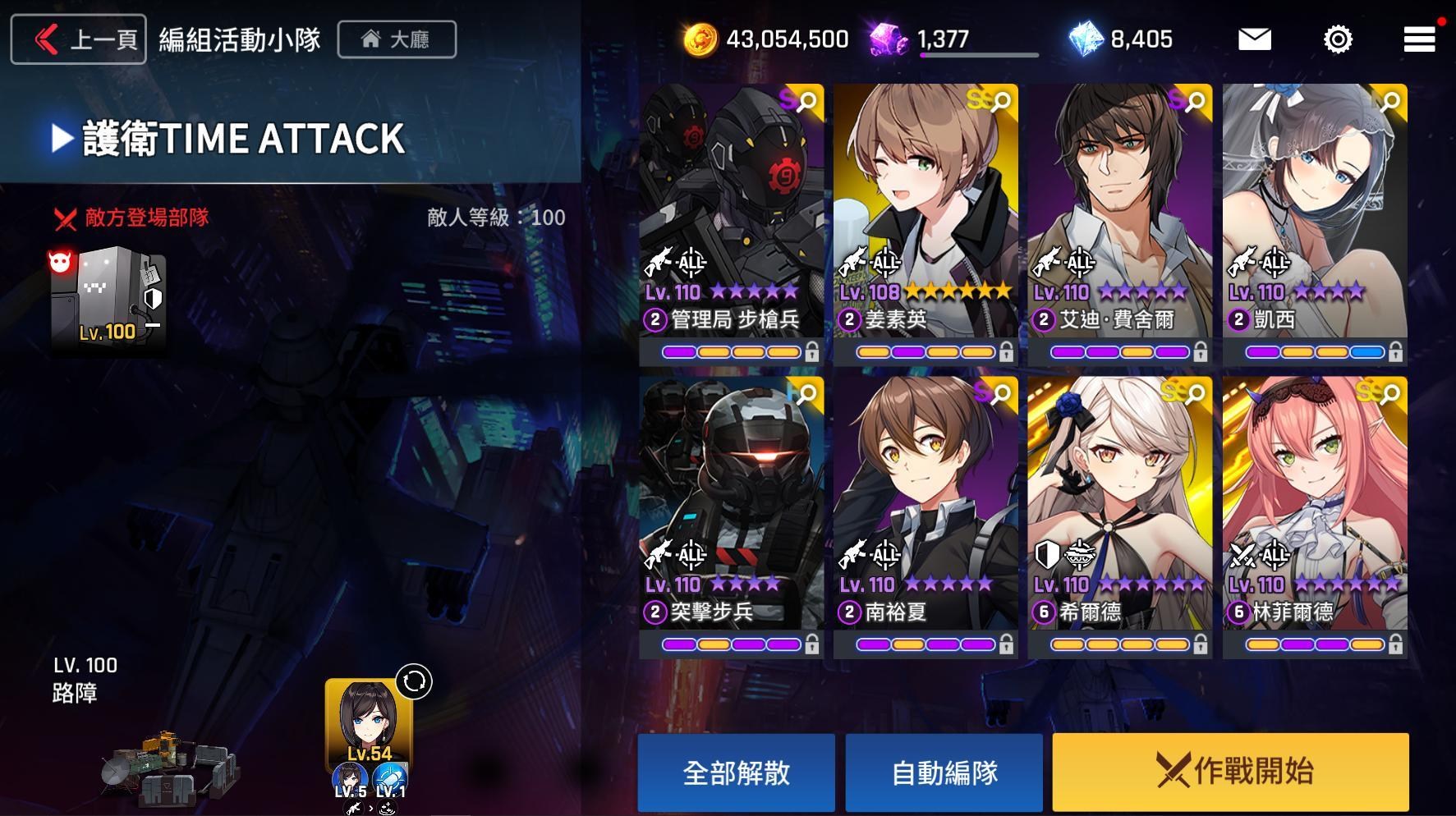The image size is (1456, 816).
Task: Go to 大廳 via the home button
Action: click(397, 39)
